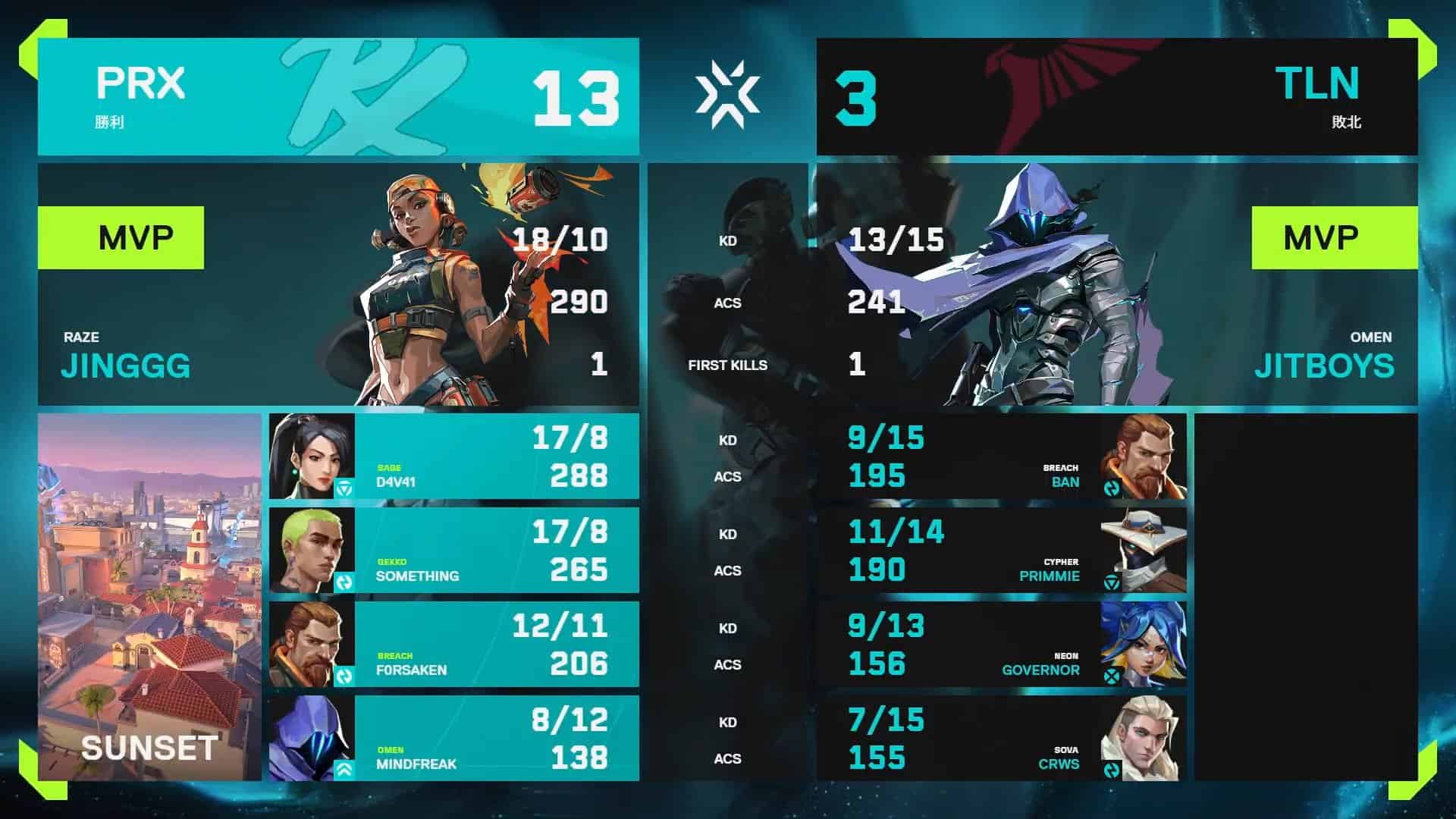This screenshot has width=1456, height=819.
Task: Open the SUNSET map thumbnail
Action: click(148, 599)
